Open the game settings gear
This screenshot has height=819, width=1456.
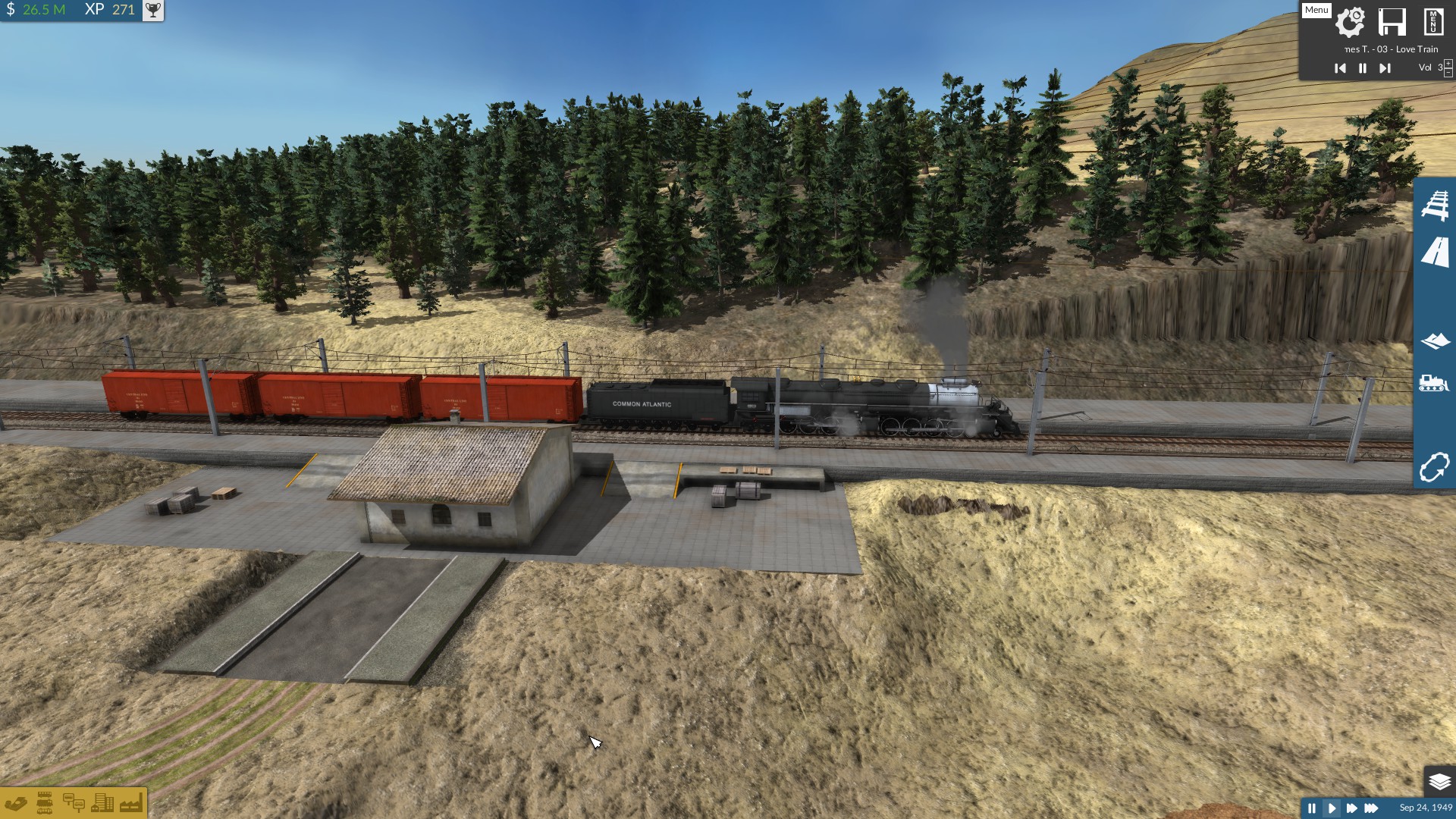pos(1350,22)
